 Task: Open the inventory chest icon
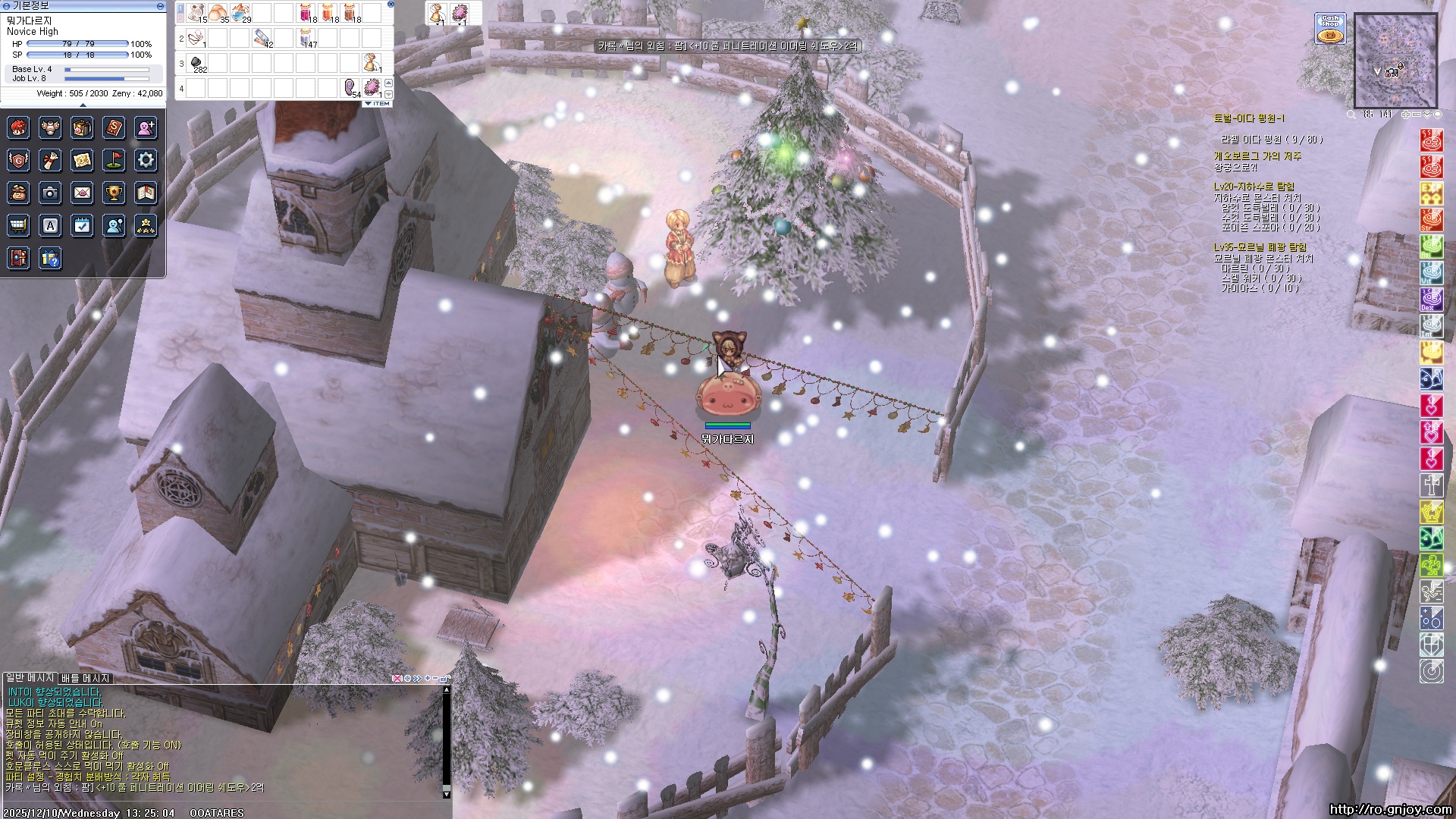pos(82,127)
